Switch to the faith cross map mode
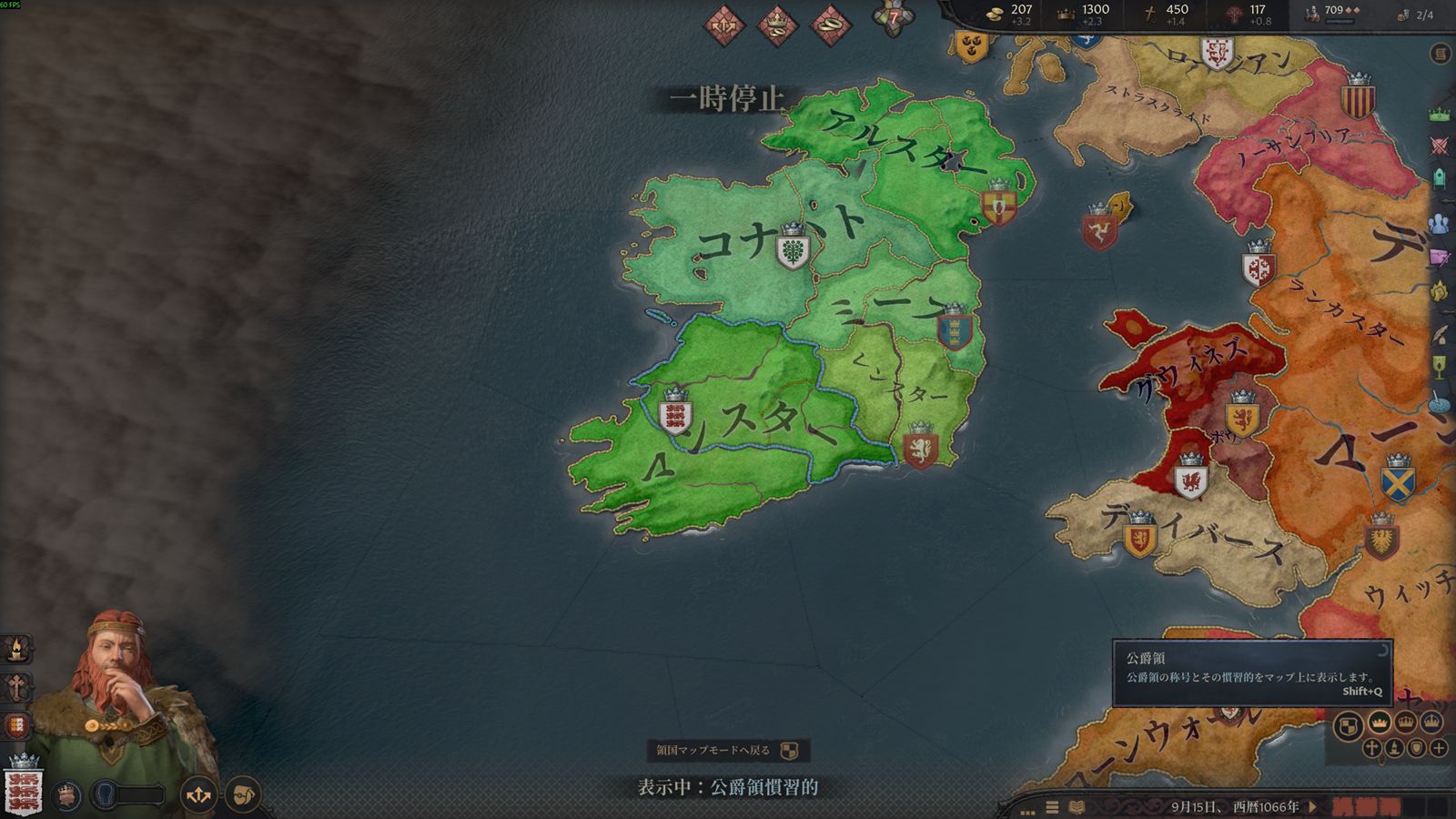 (x=1372, y=748)
